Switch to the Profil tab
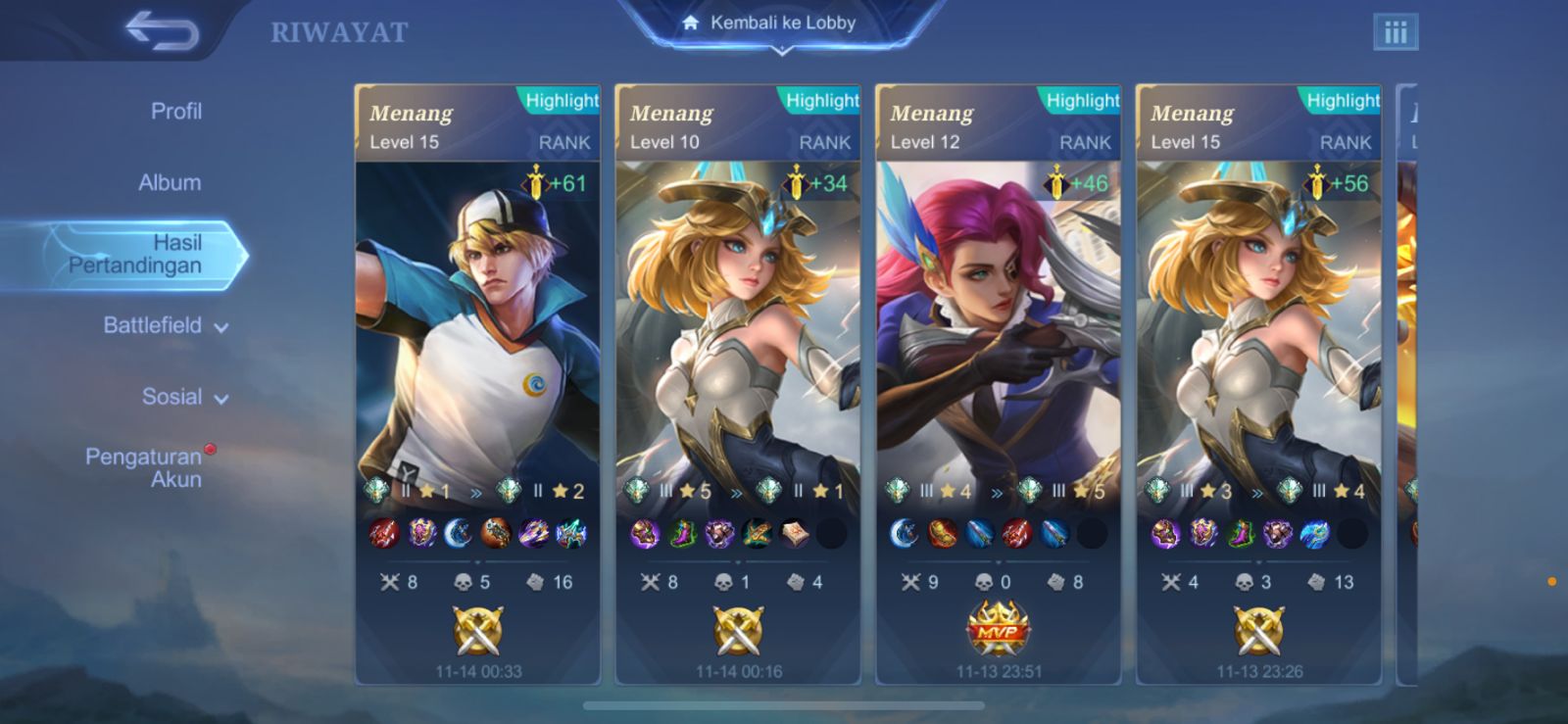The width and height of the screenshot is (1568, 724). 176,112
